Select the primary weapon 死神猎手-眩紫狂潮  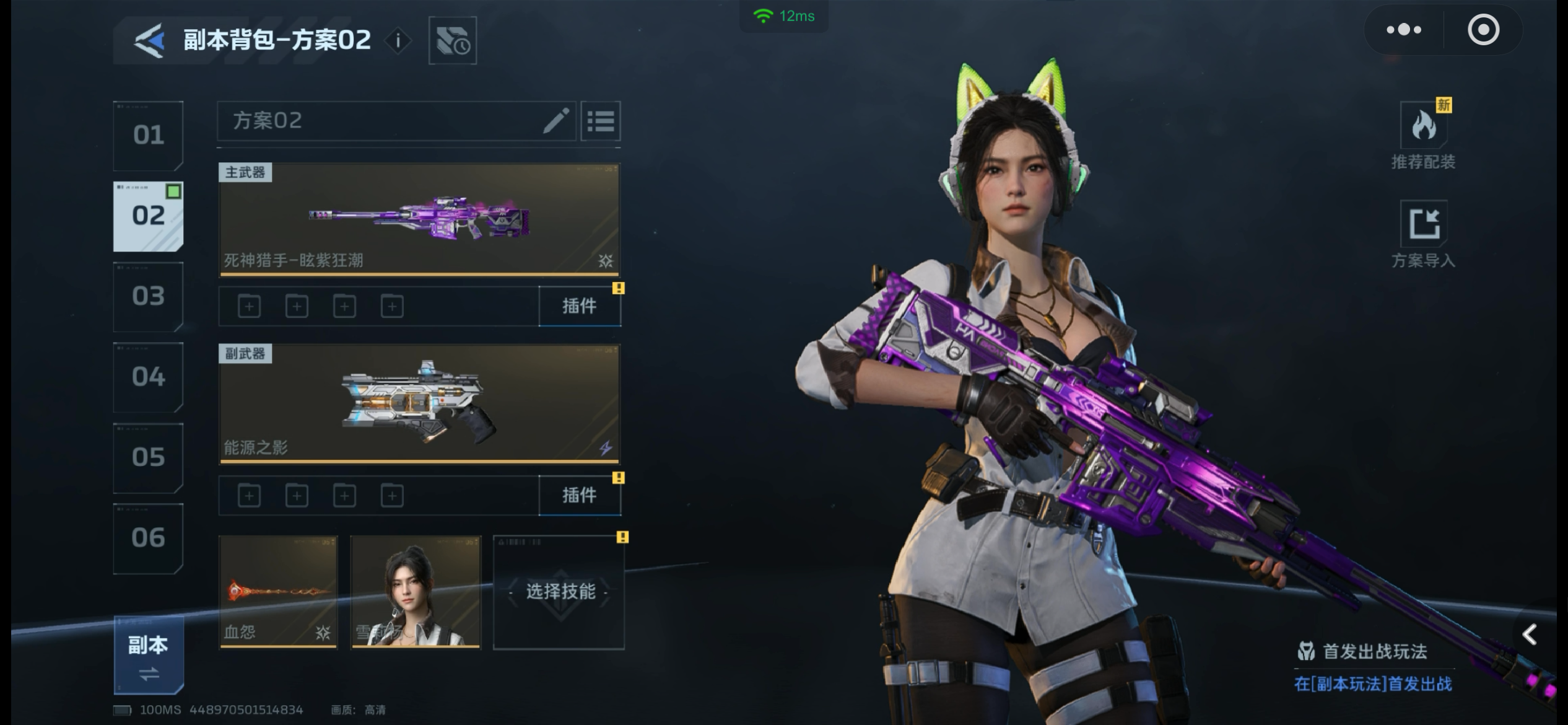tap(419, 219)
